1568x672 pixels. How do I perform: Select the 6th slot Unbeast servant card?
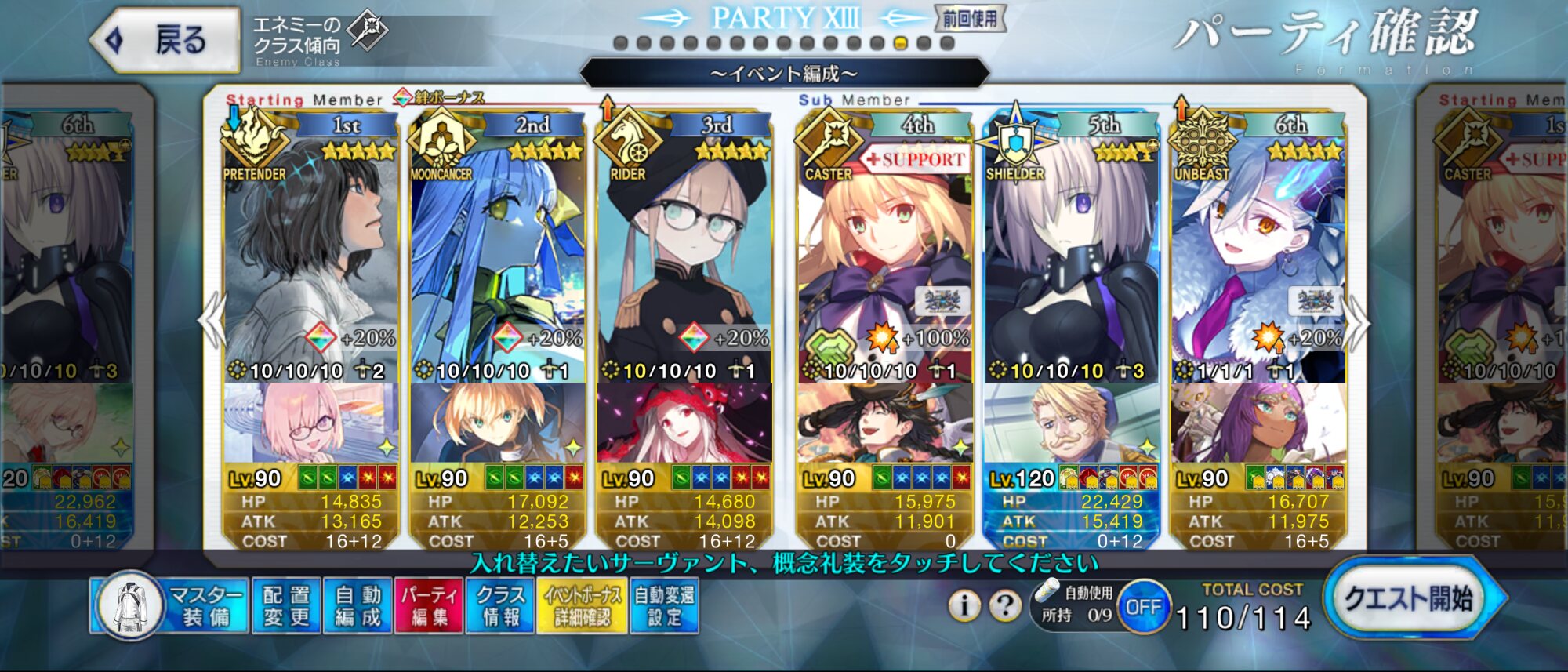point(1258,259)
